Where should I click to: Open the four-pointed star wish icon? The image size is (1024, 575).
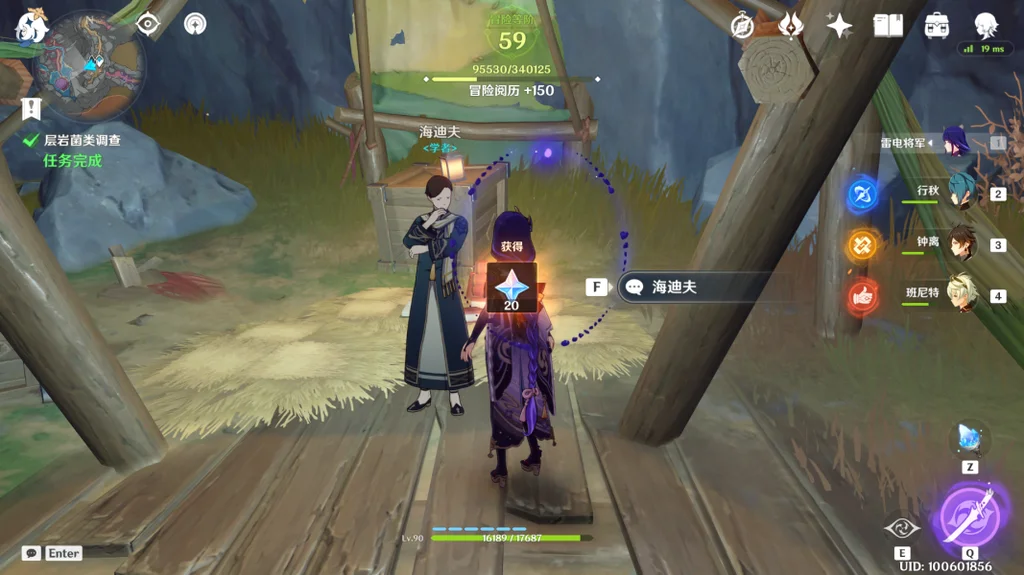tap(839, 26)
